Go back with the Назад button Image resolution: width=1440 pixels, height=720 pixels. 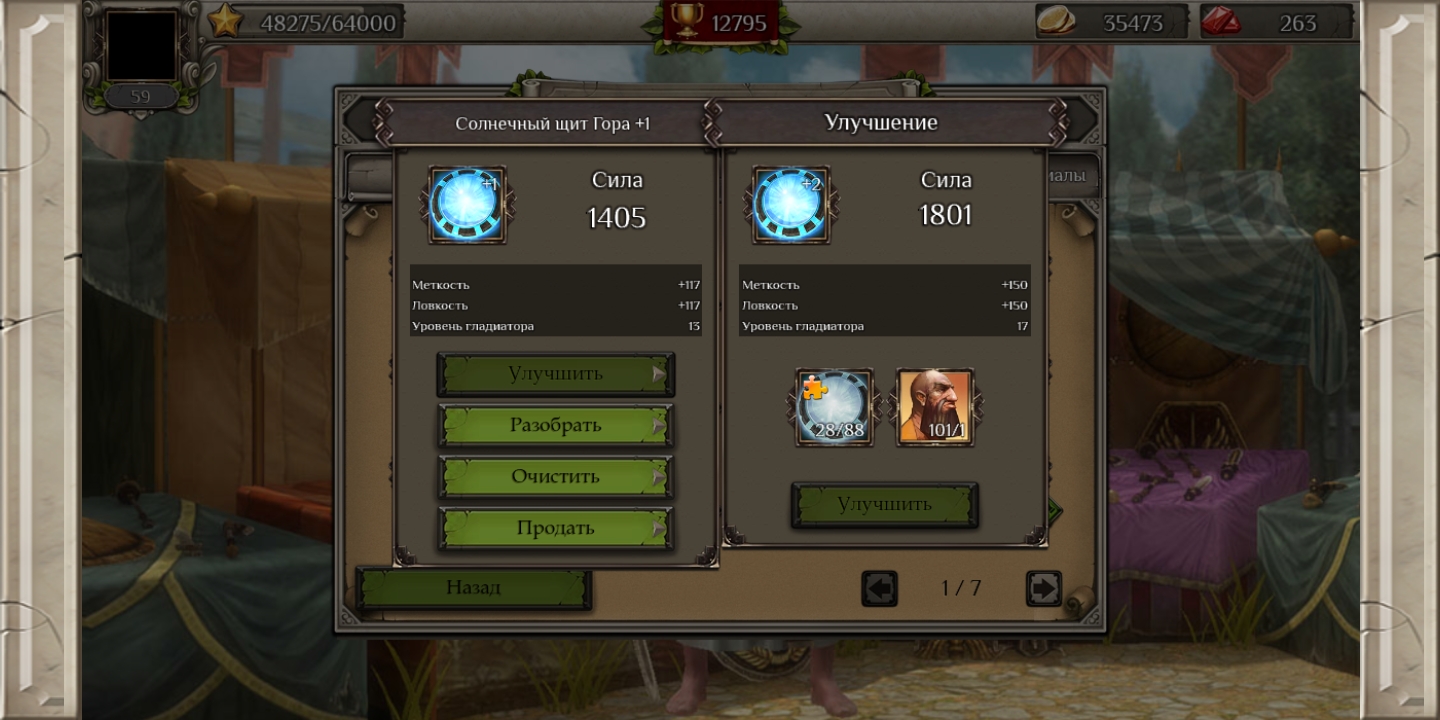(474, 588)
